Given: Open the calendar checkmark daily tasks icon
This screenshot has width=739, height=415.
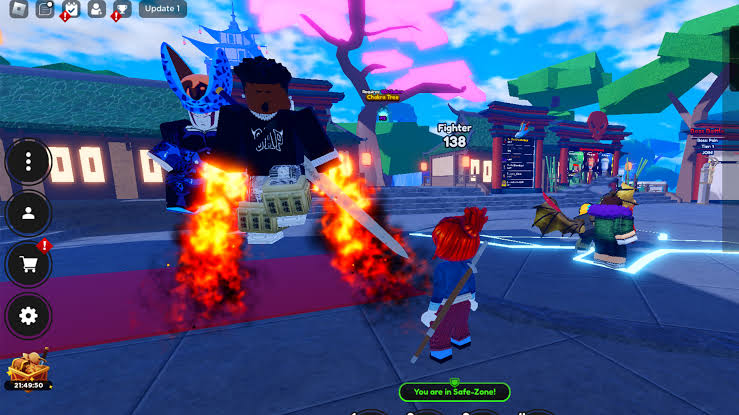Looking at the screenshot, I should point(70,9).
